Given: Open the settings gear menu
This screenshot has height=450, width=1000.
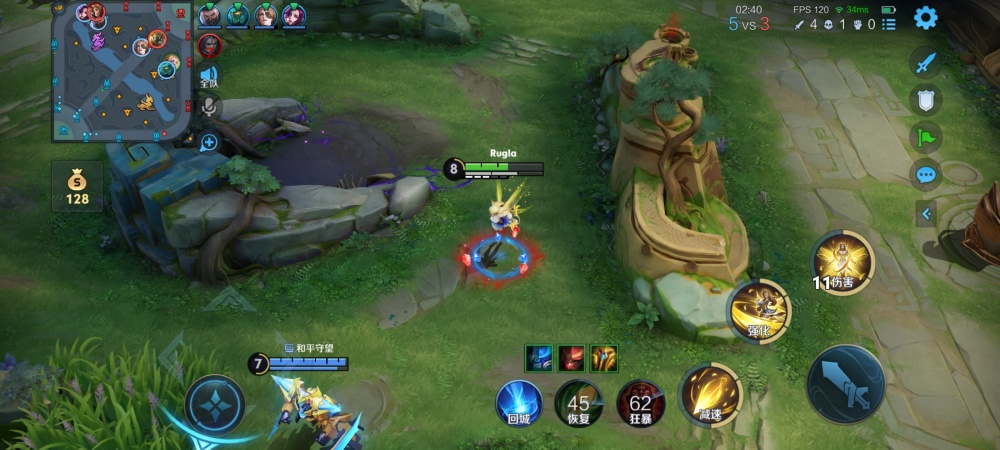Looking at the screenshot, I should [x=926, y=17].
